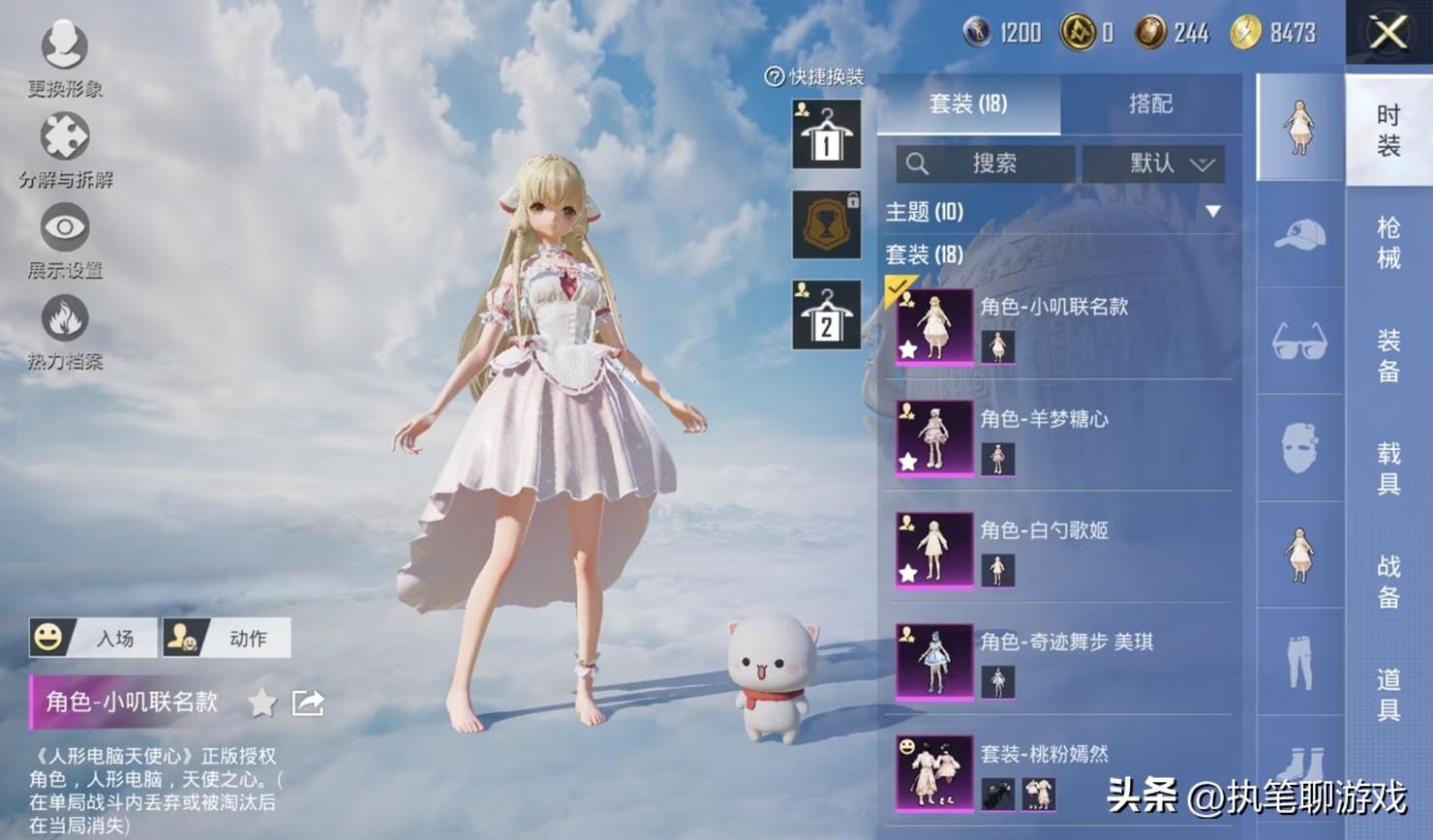Select quick outfit hanger slot 2
This screenshot has width=1433, height=840.
(826, 315)
